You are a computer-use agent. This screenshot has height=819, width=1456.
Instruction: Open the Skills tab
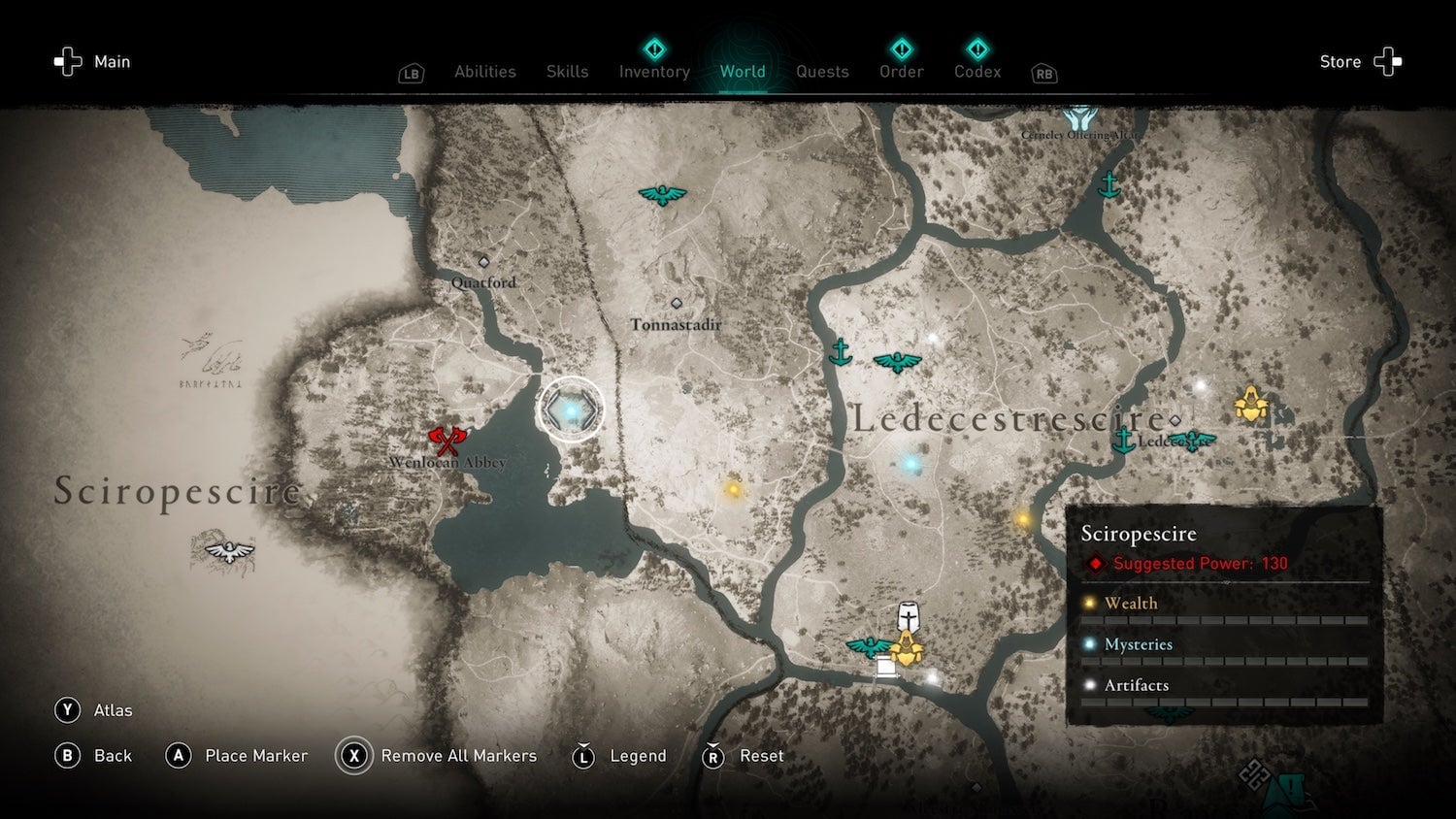click(x=567, y=72)
